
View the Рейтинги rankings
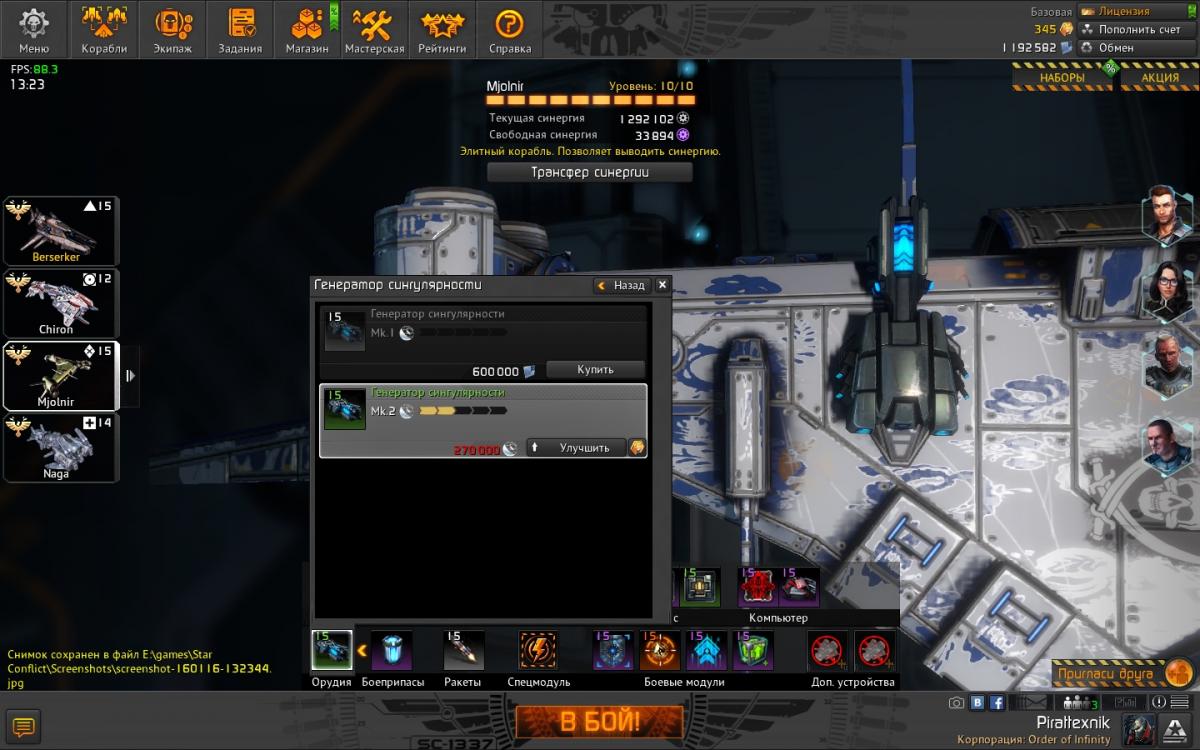pos(442,30)
